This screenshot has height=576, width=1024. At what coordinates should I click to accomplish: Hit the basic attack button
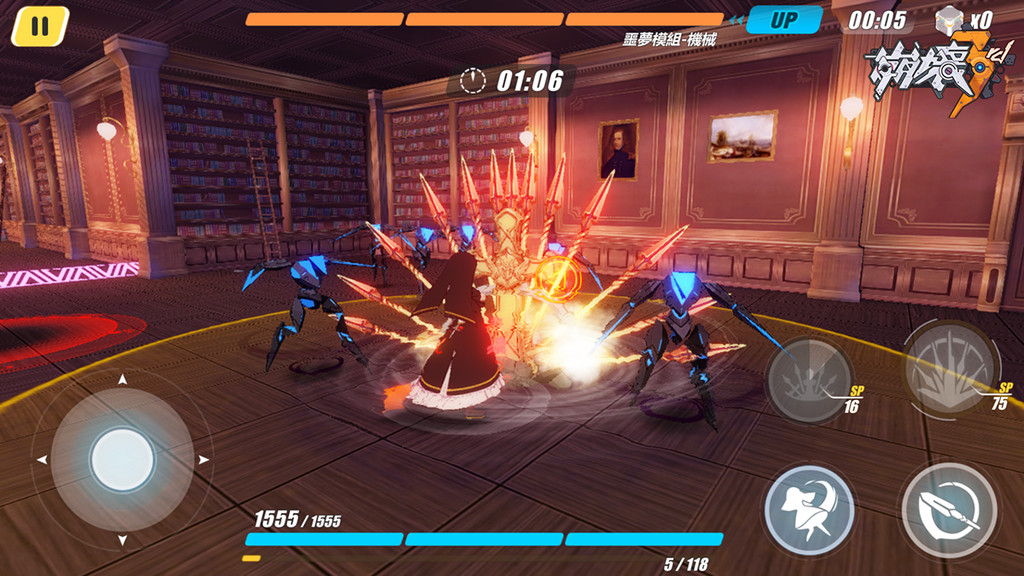[948, 510]
